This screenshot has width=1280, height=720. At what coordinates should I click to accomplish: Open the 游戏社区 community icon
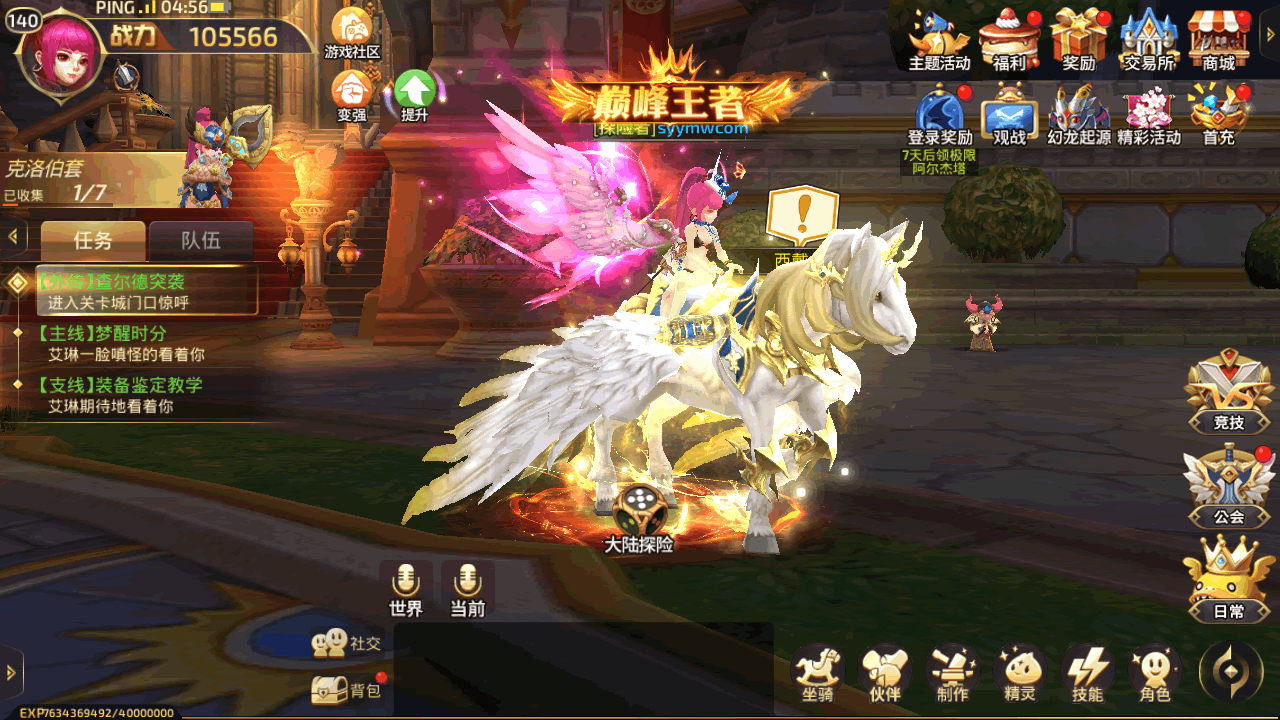[352, 32]
